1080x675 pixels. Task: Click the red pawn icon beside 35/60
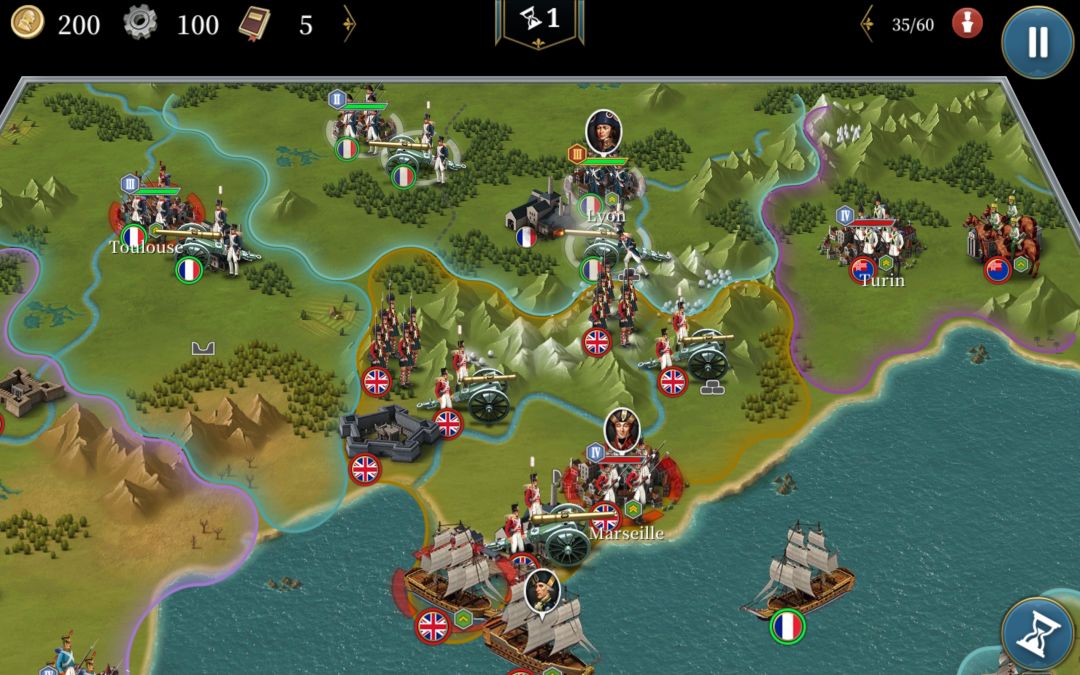(966, 23)
